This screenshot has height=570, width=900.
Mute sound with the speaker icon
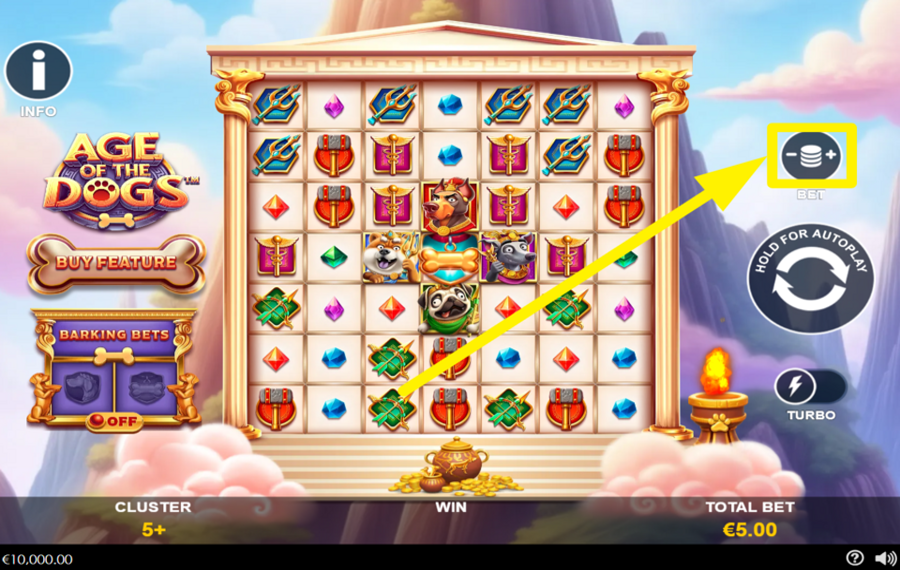point(885,558)
